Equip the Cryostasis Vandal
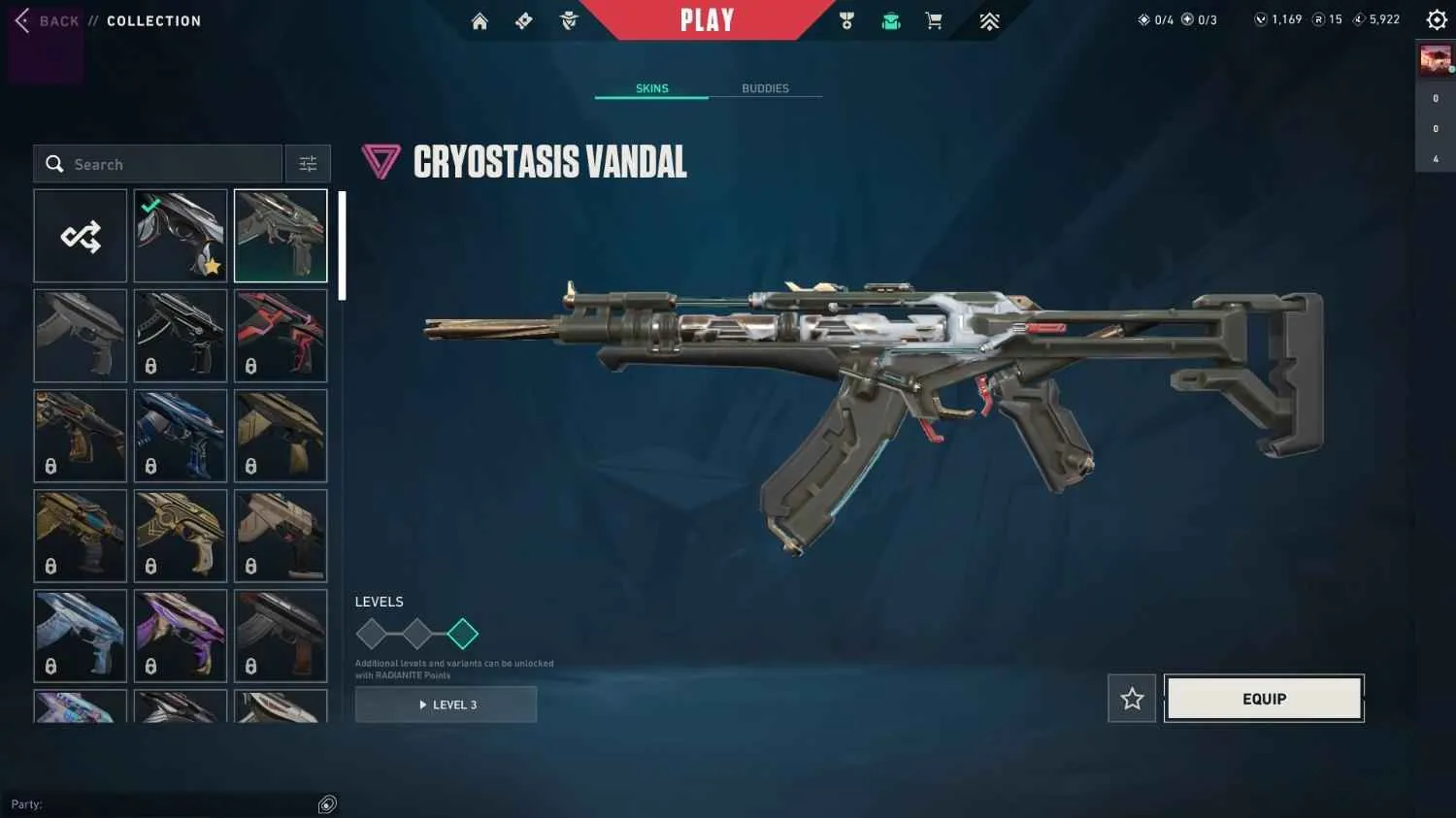Viewport: 1456px width, 818px height. click(x=1263, y=698)
